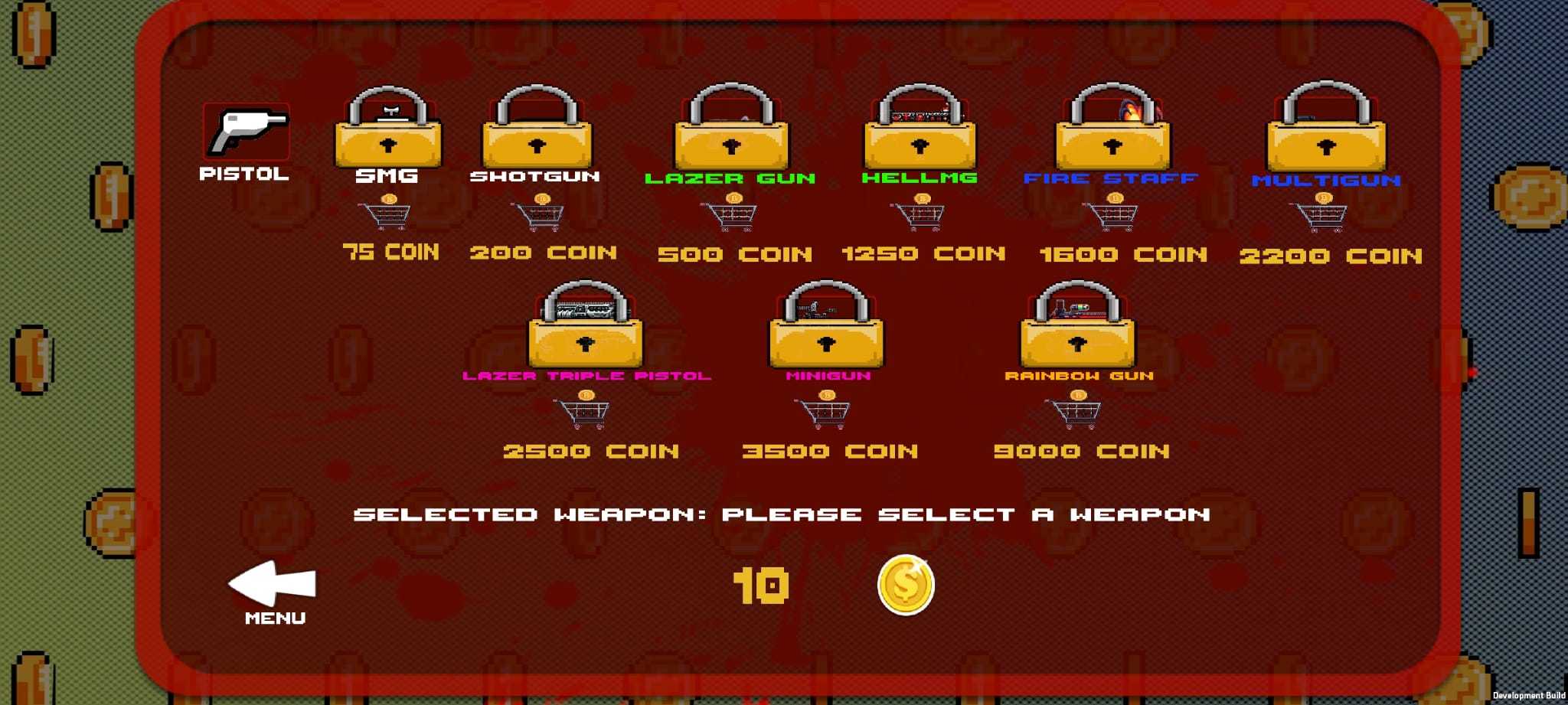1568x705 pixels.
Task: Click the locked Rainbow Gun padlock icon
Action: click(x=1078, y=329)
